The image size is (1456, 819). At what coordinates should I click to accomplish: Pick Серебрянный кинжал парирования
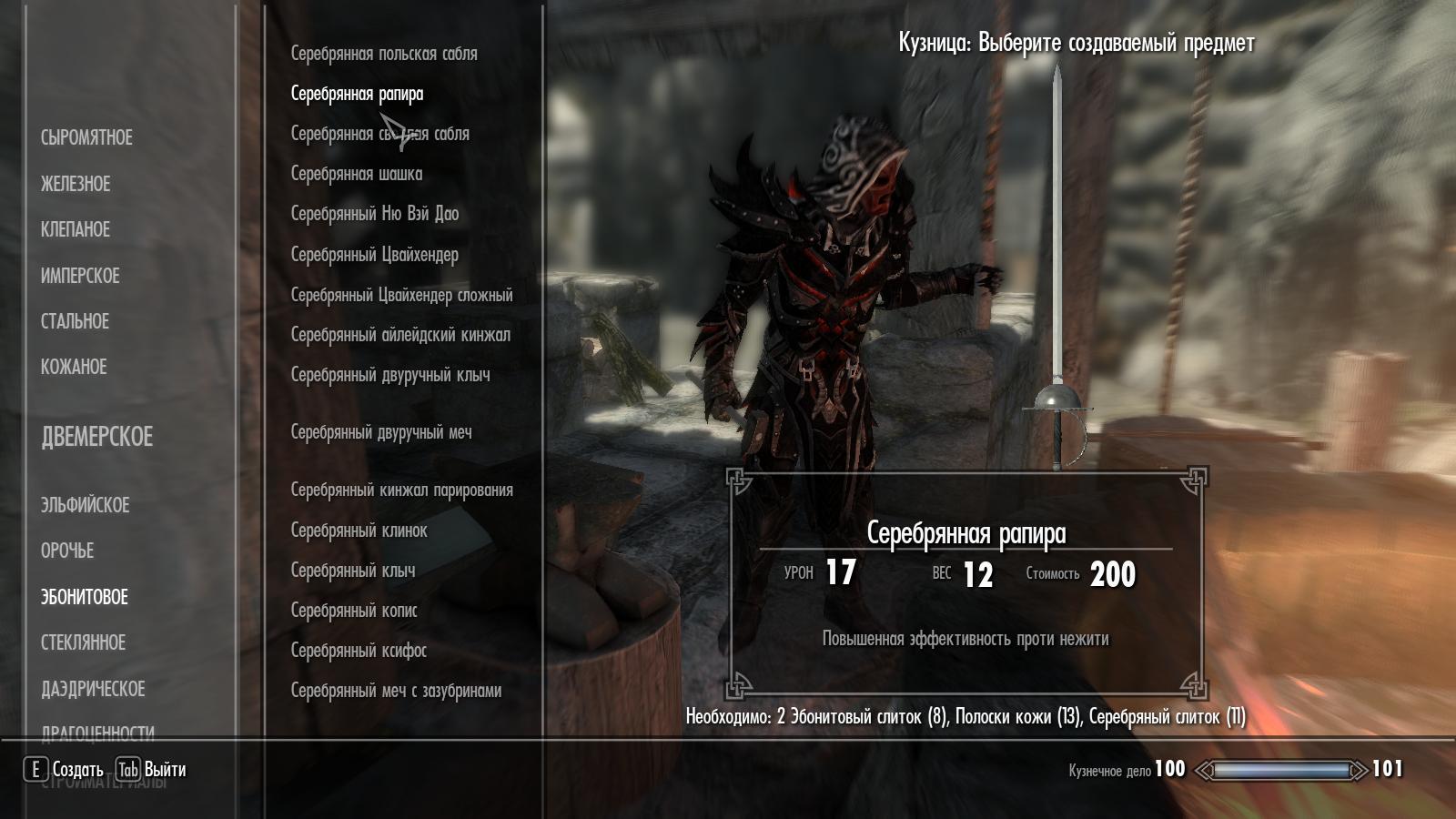coord(401,490)
